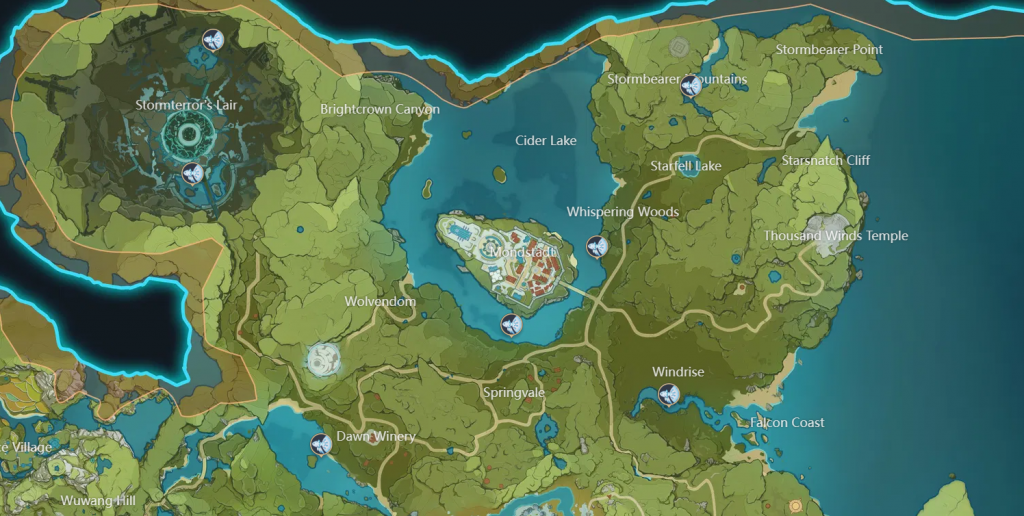Screen dimensions: 1024x516
Task: Click fishing marker above the Stormterror's Lair label
Action: 212,40
